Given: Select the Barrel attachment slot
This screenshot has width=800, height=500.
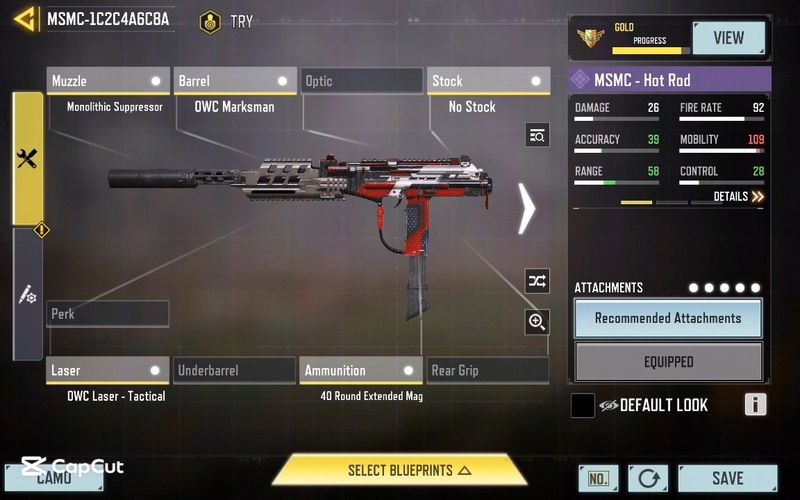Looking at the screenshot, I should click(234, 81).
